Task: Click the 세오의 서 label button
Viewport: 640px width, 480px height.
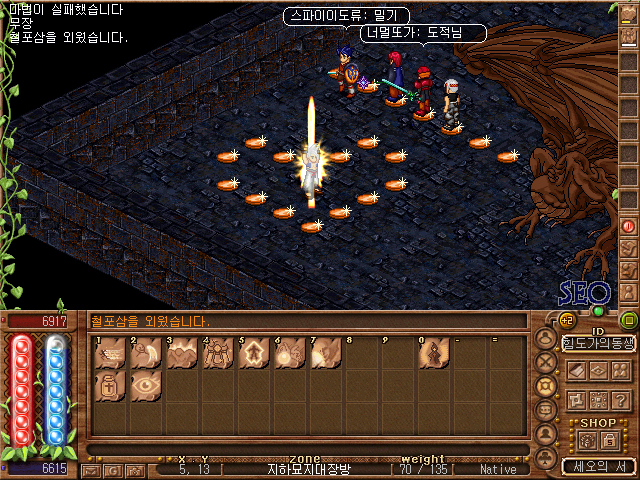Action: coord(598,466)
